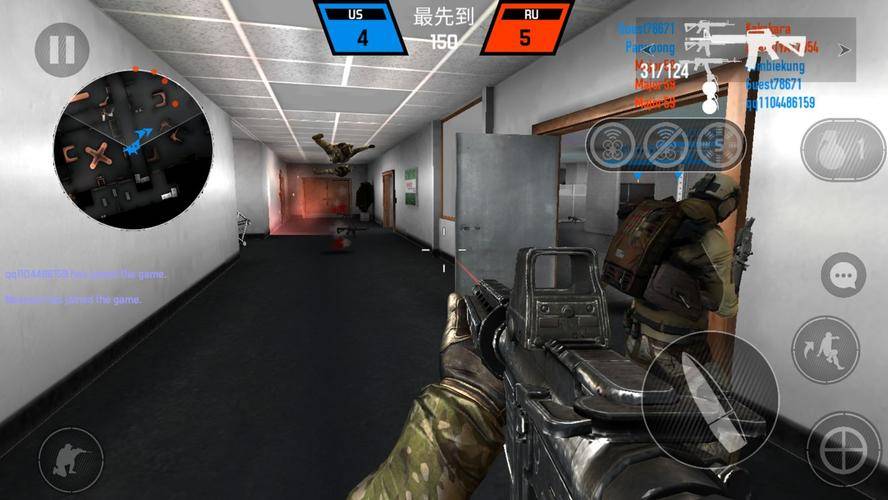Switch to the previous weapon with left arrow
This screenshot has height=500, width=888.
[x=650, y=48]
